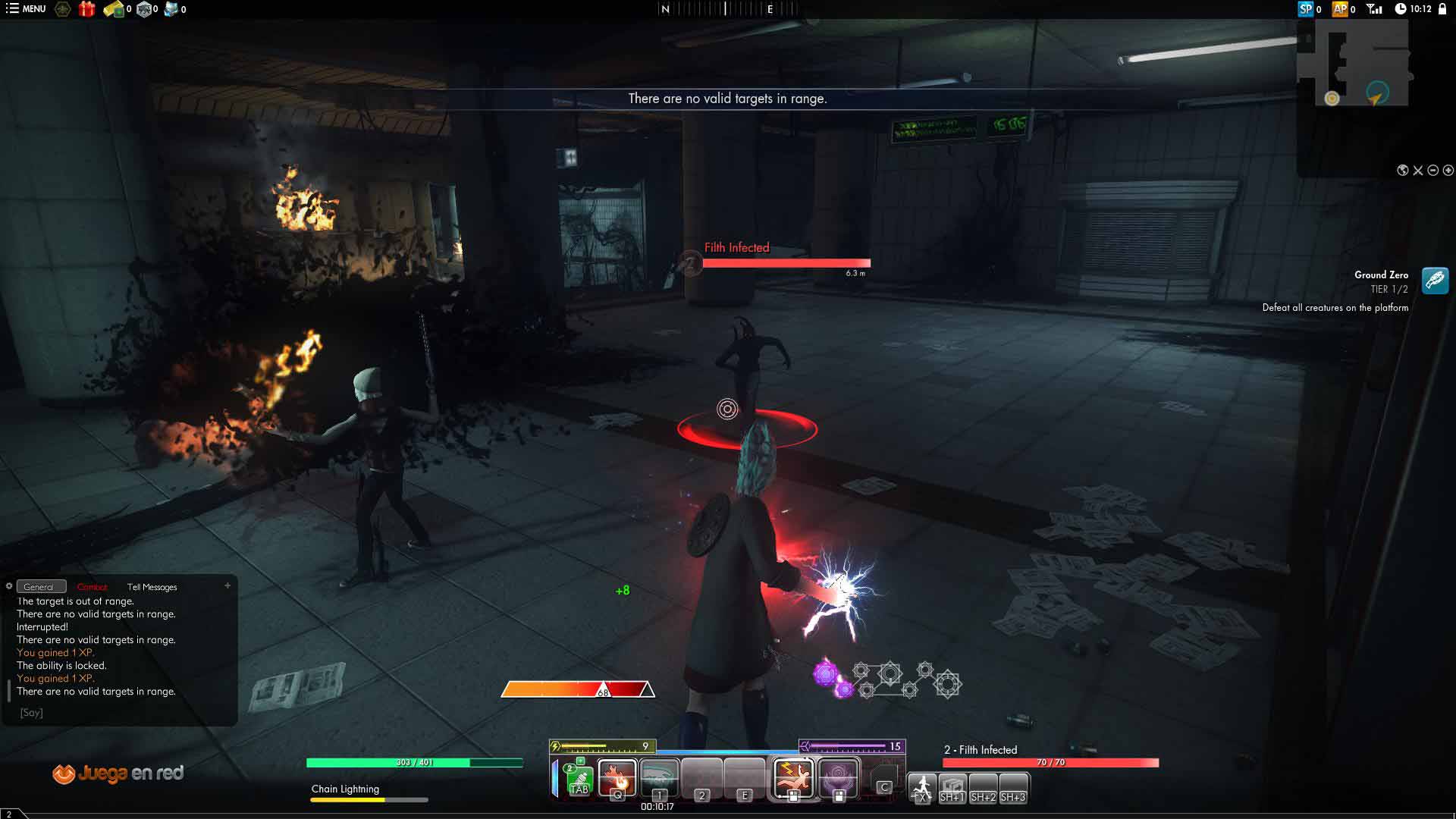Activate the purple hands ability icon
The width and height of the screenshot is (1456, 819).
(x=838, y=777)
